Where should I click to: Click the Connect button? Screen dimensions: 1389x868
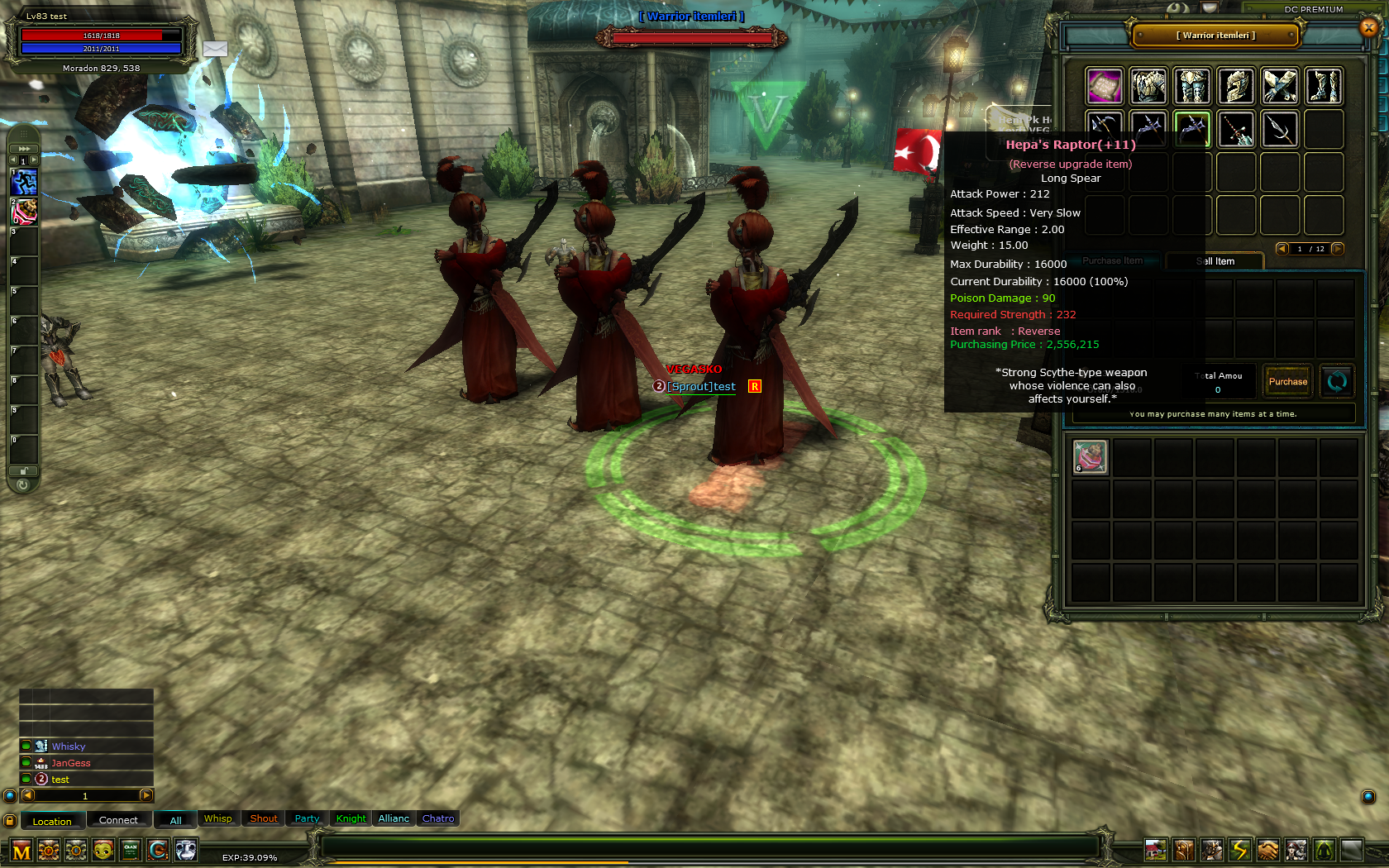118,820
